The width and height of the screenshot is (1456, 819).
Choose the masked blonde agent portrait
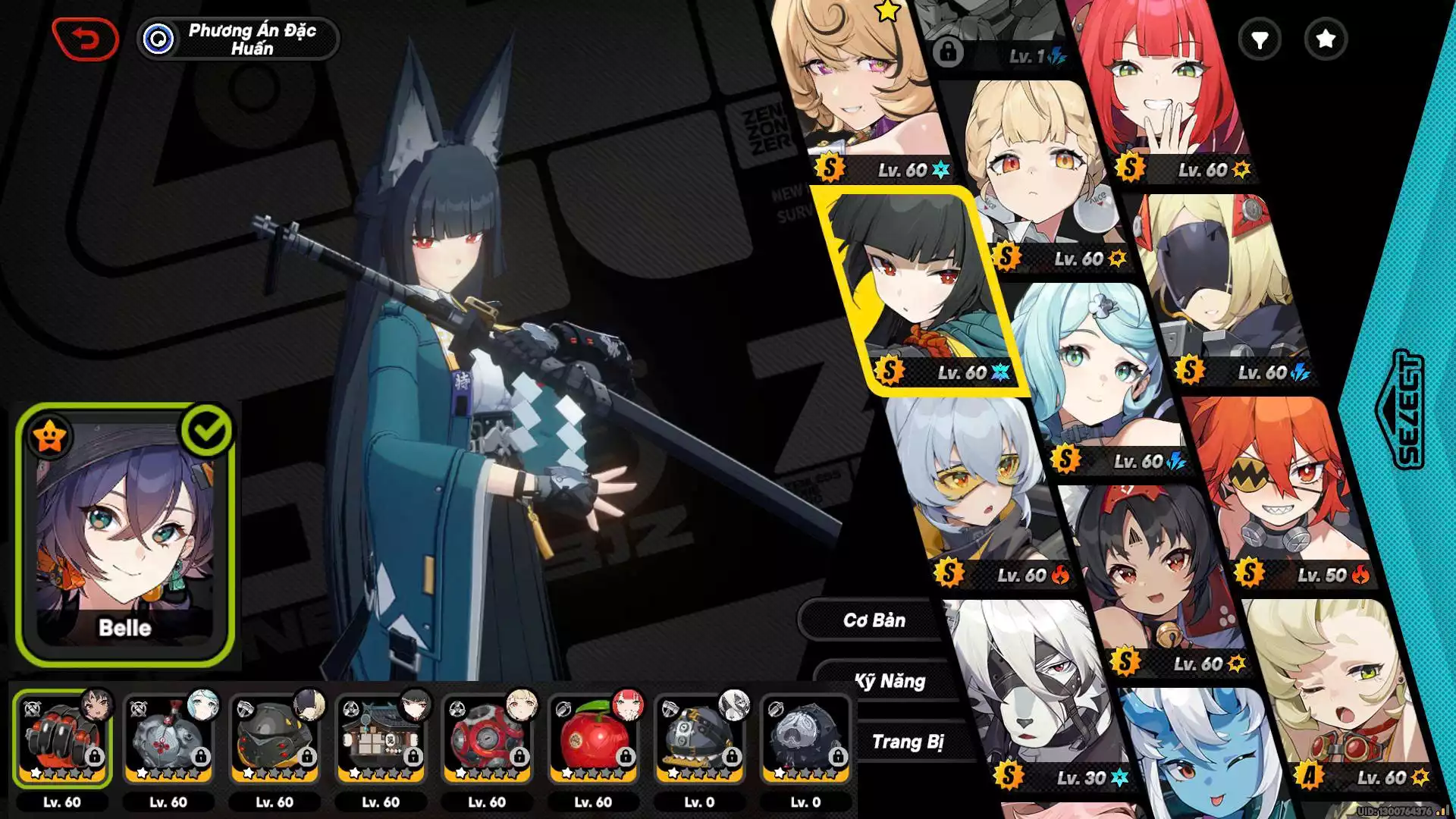click(1221, 288)
